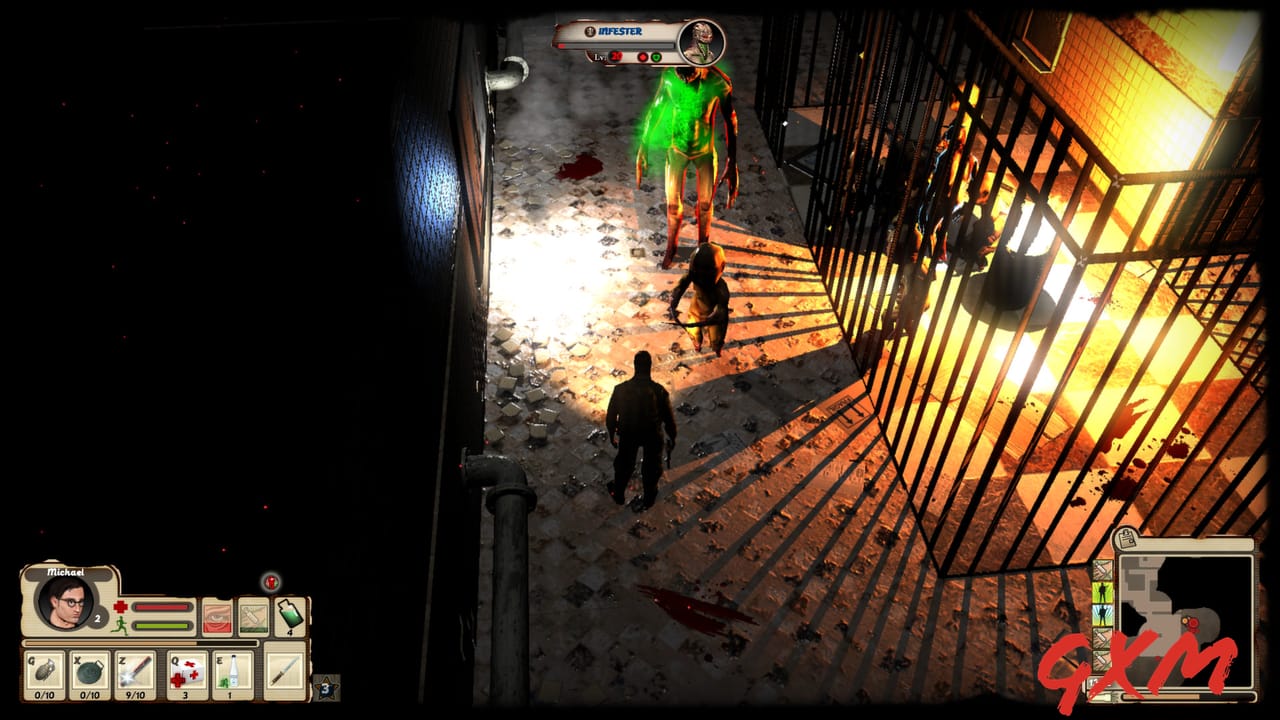
Task: Click the Infester enemy portrait
Action: (699, 41)
